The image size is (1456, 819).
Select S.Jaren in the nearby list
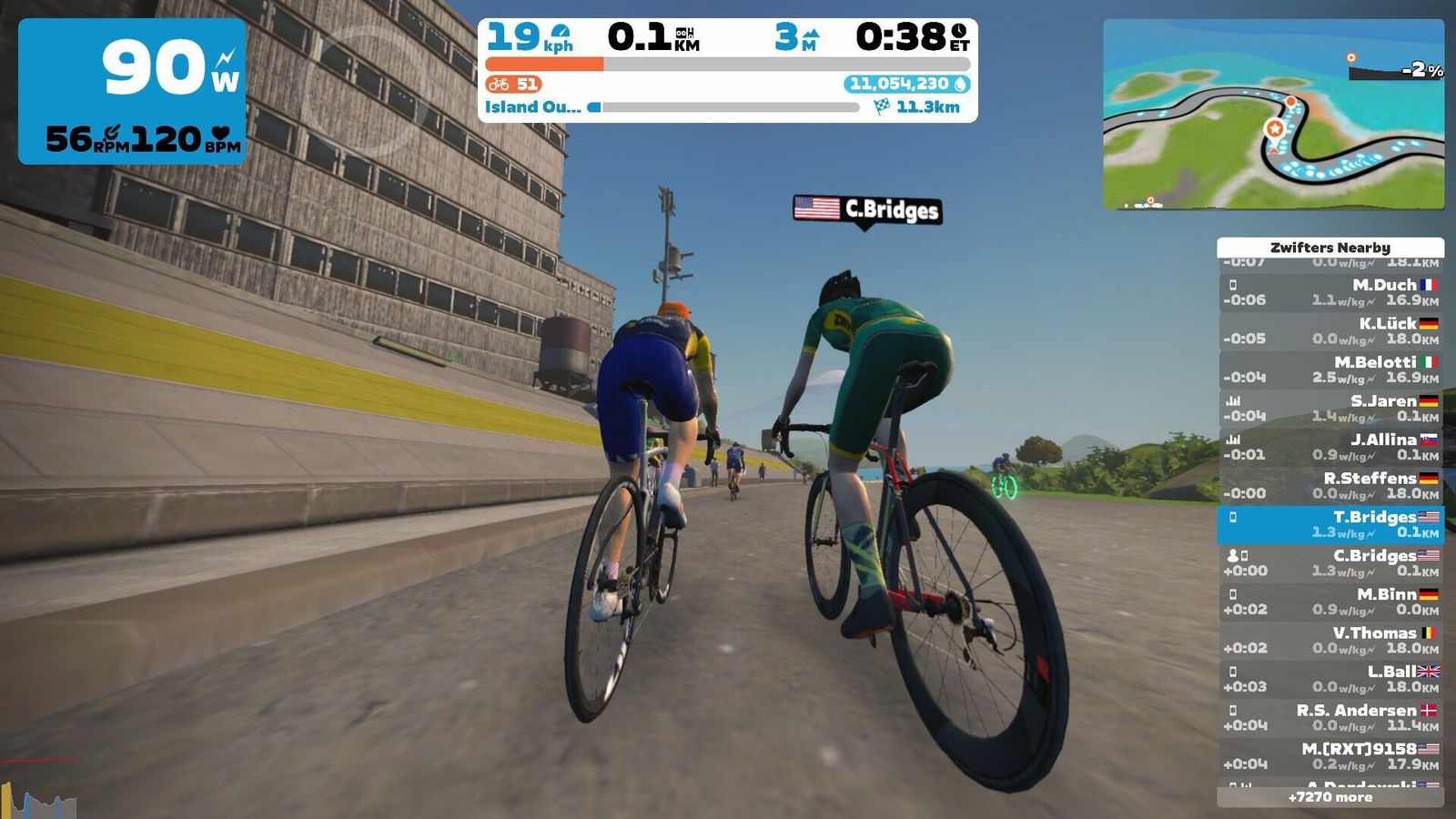click(1330, 408)
